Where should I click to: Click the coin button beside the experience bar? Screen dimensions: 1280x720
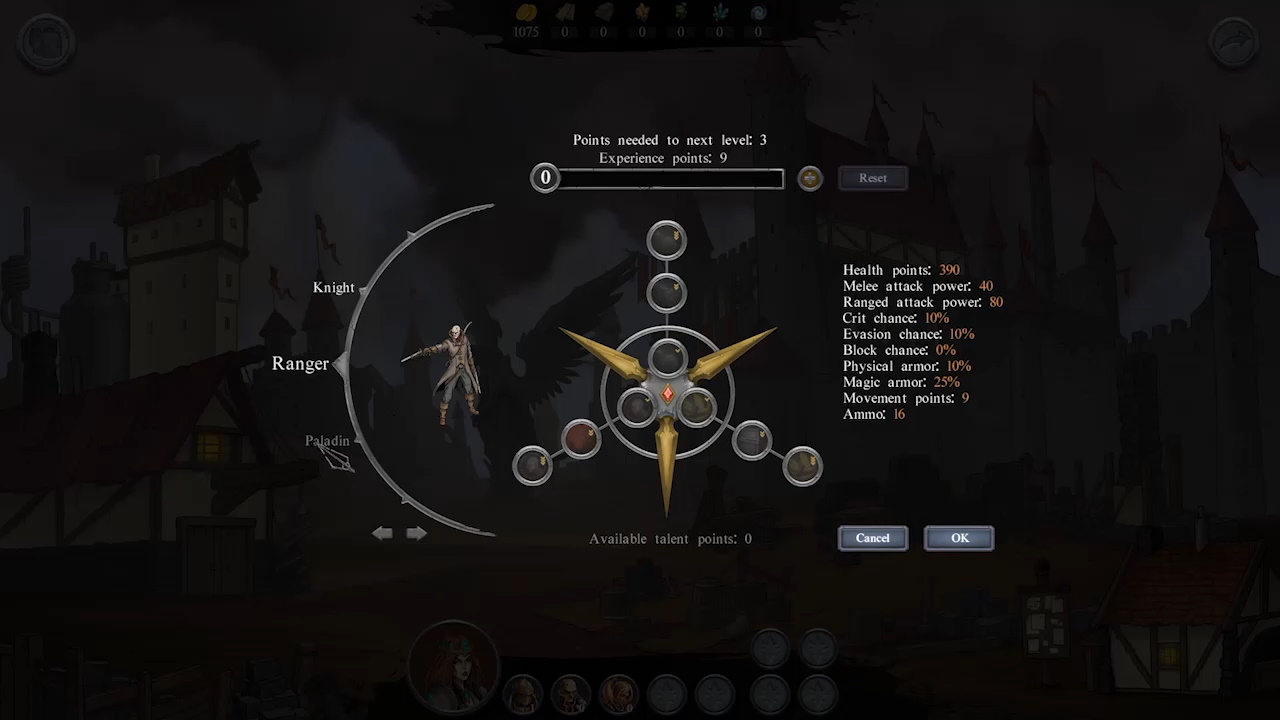809,178
